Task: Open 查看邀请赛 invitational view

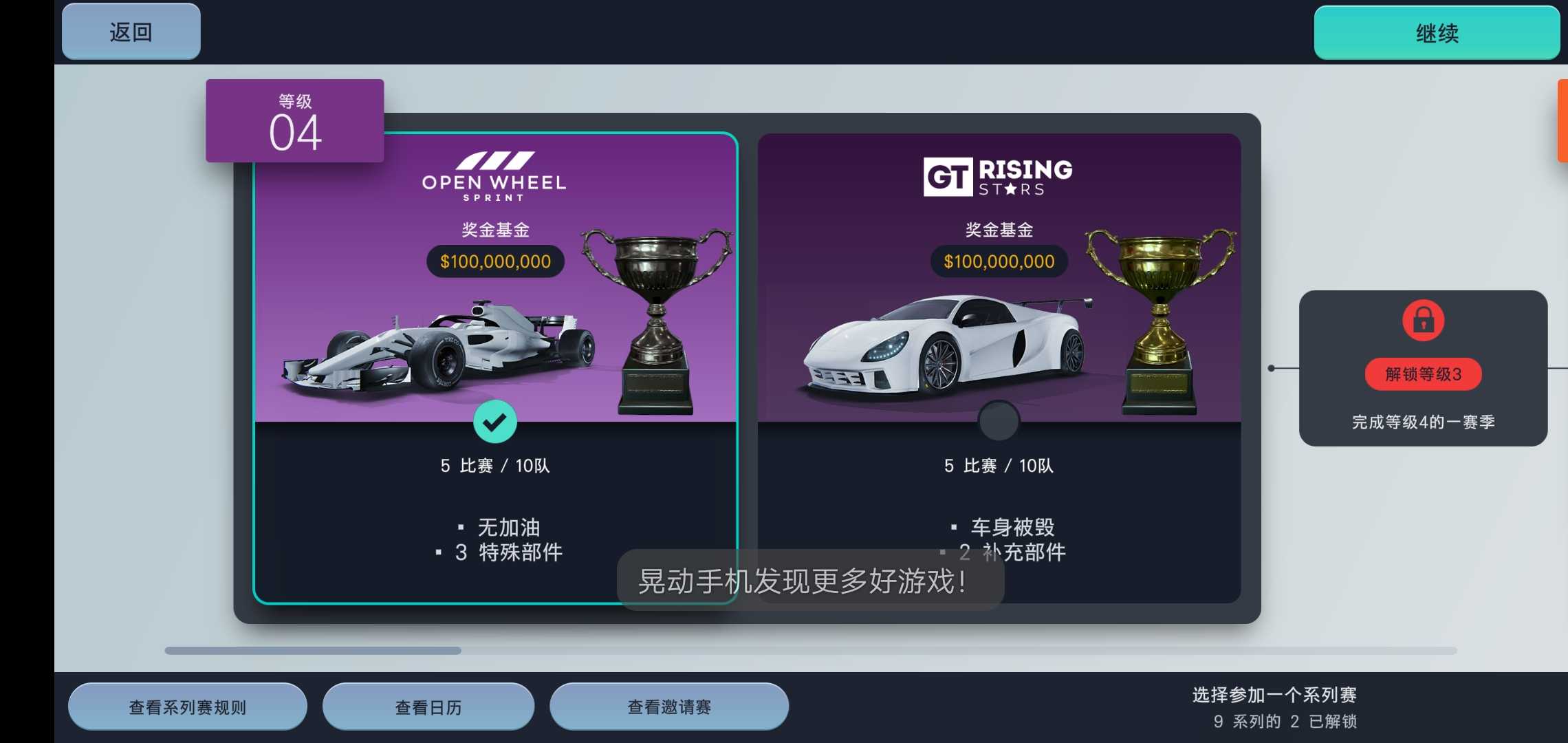Action: point(669,706)
